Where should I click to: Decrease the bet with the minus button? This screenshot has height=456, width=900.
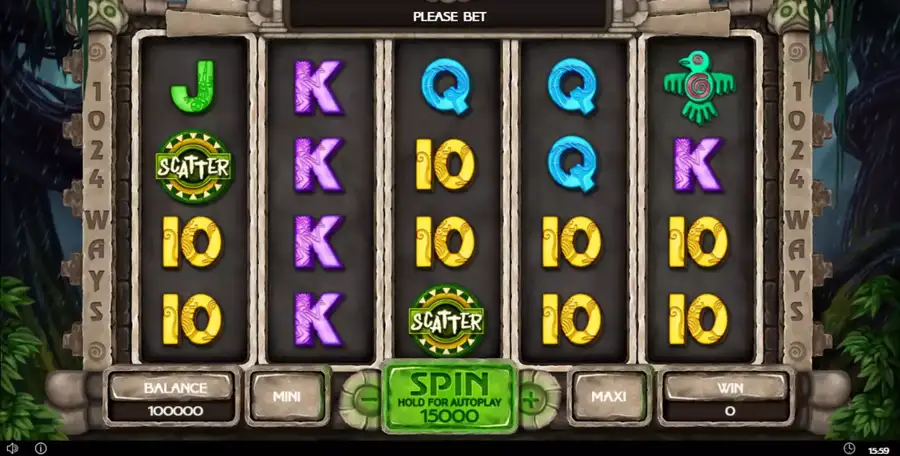pyautogui.click(x=364, y=397)
